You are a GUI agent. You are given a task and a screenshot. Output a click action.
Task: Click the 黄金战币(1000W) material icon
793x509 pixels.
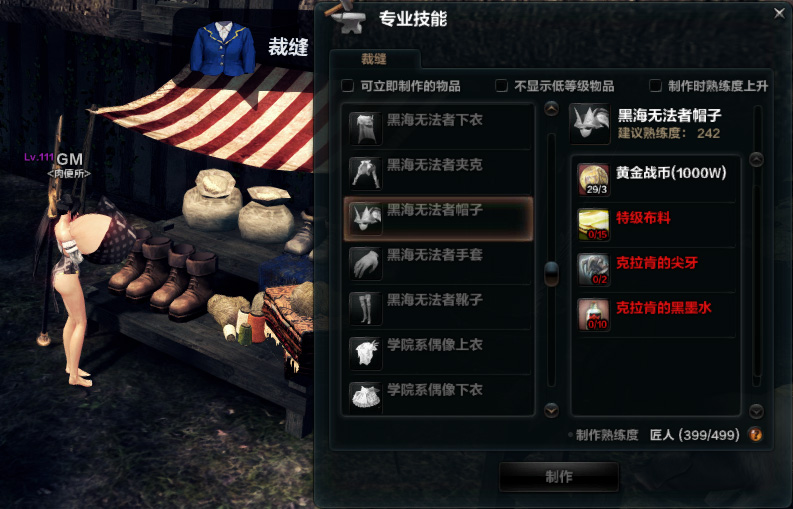pyautogui.click(x=594, y=179)
